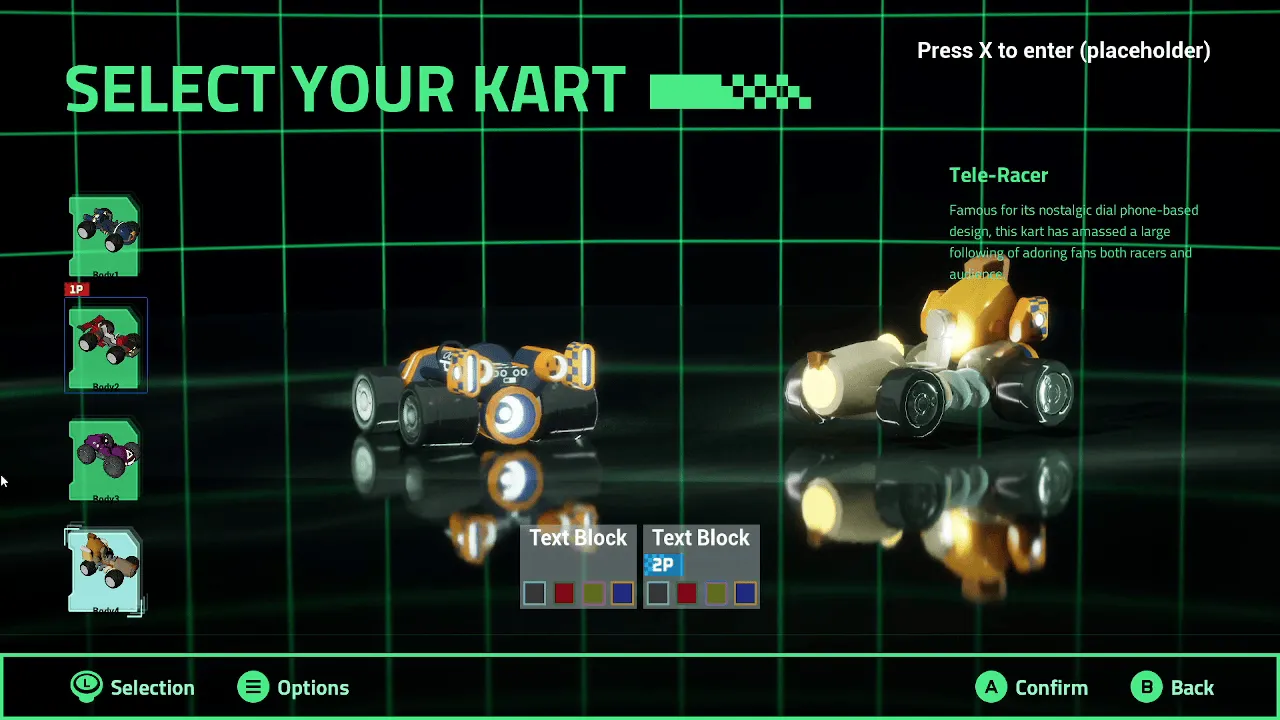Viewport: 1280px width, 720px height.
Task: Choose the red Body2 kart tile
Action: 105,347
